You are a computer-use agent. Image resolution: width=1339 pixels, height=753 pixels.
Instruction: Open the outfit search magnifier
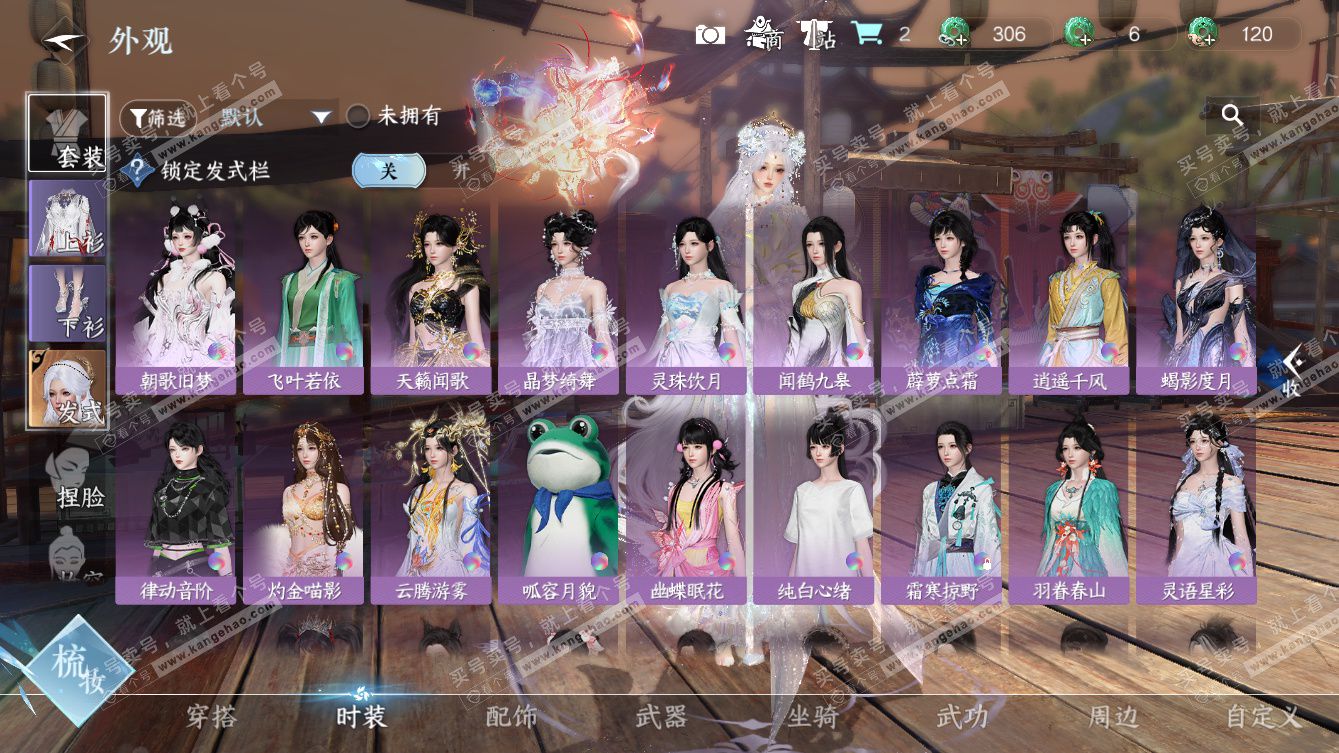coord(1232,115)
